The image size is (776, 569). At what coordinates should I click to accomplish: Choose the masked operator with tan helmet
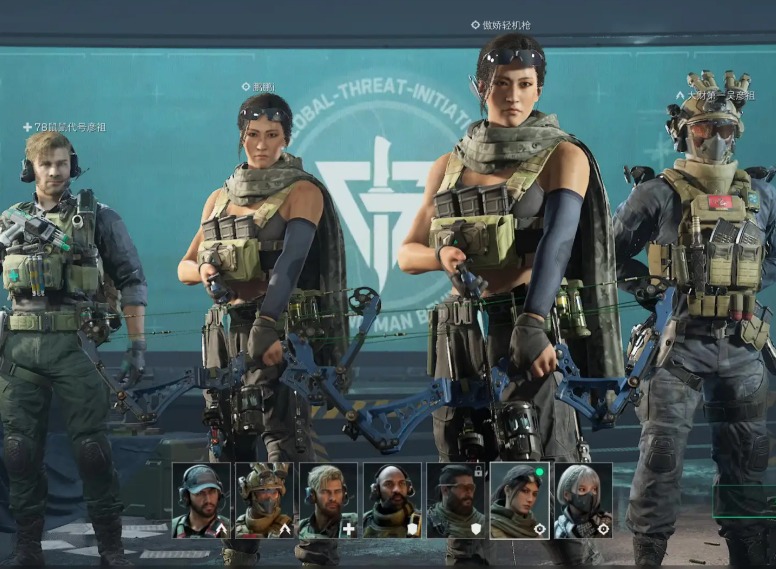tap(265, 500)
